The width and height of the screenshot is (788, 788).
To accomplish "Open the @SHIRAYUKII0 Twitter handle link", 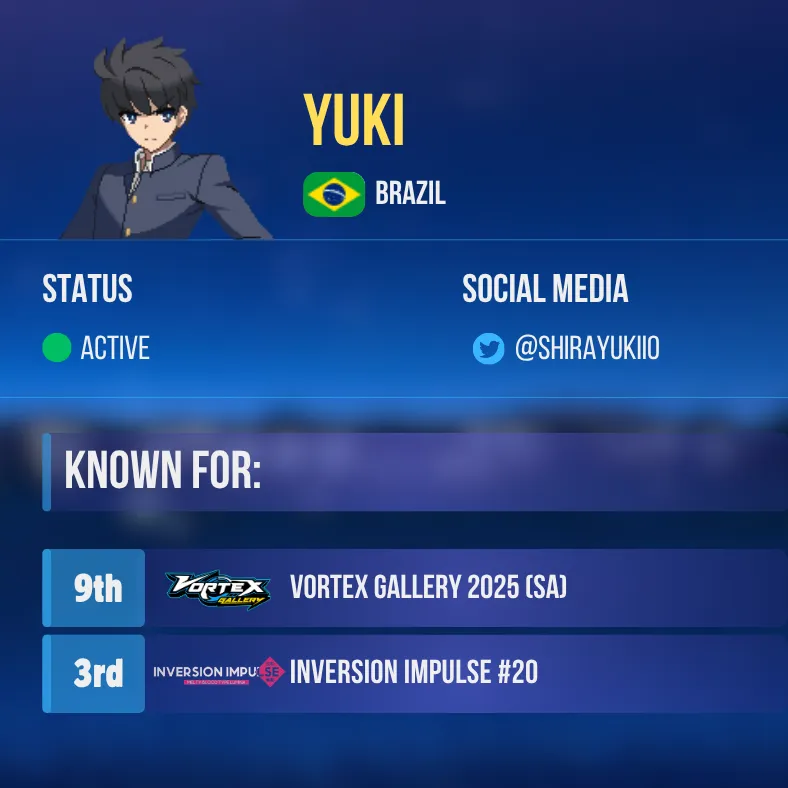I will pos(586,349).
